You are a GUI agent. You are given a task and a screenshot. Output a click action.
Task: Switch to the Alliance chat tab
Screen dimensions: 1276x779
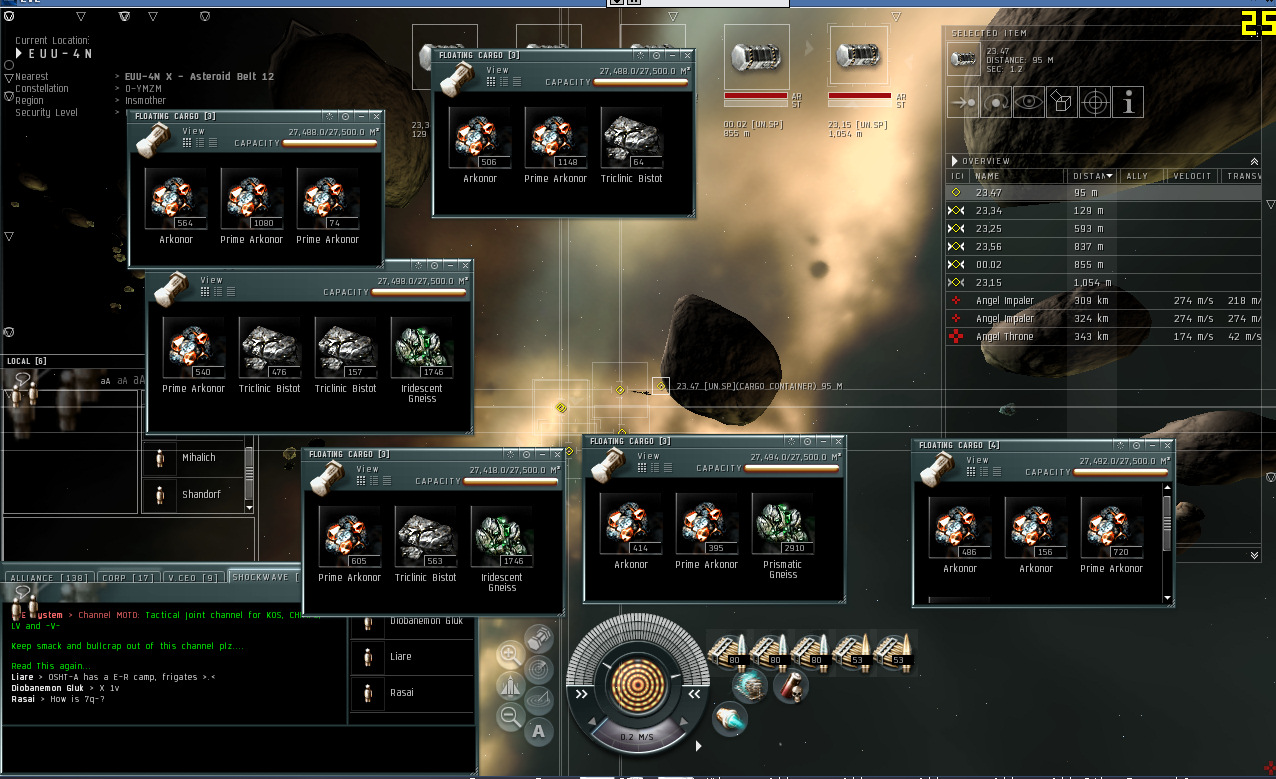49,578
